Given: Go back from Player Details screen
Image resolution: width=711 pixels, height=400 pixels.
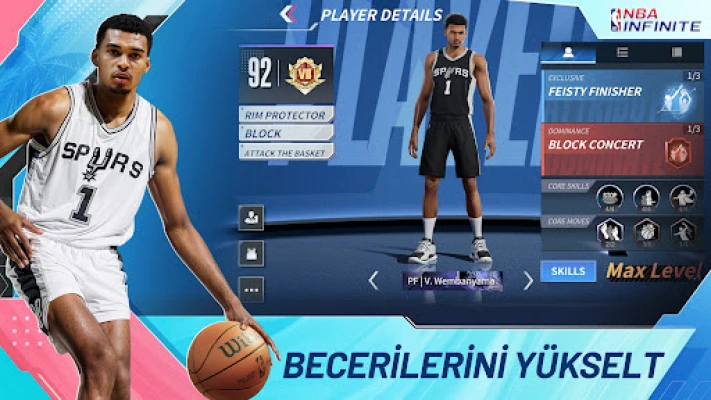Looking at the screenshot, I should [289, 14].
